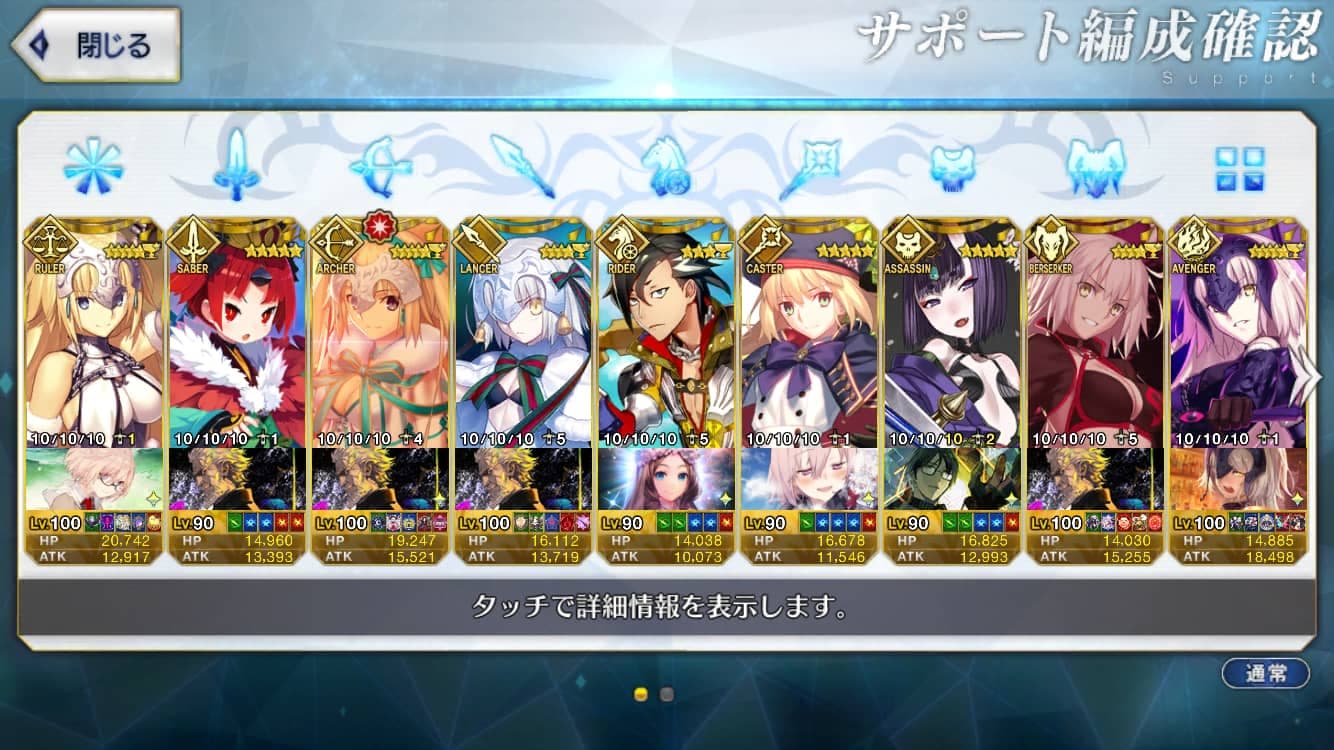Screen dimensions: 1334x750
Task: Click the Extra class grid icon
Action: [1240, 168]
